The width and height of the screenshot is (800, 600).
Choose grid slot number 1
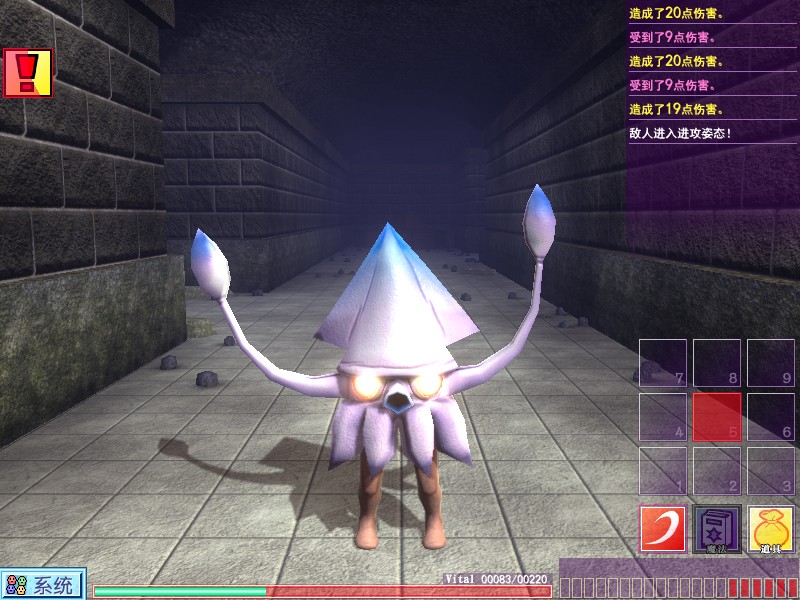663,471
